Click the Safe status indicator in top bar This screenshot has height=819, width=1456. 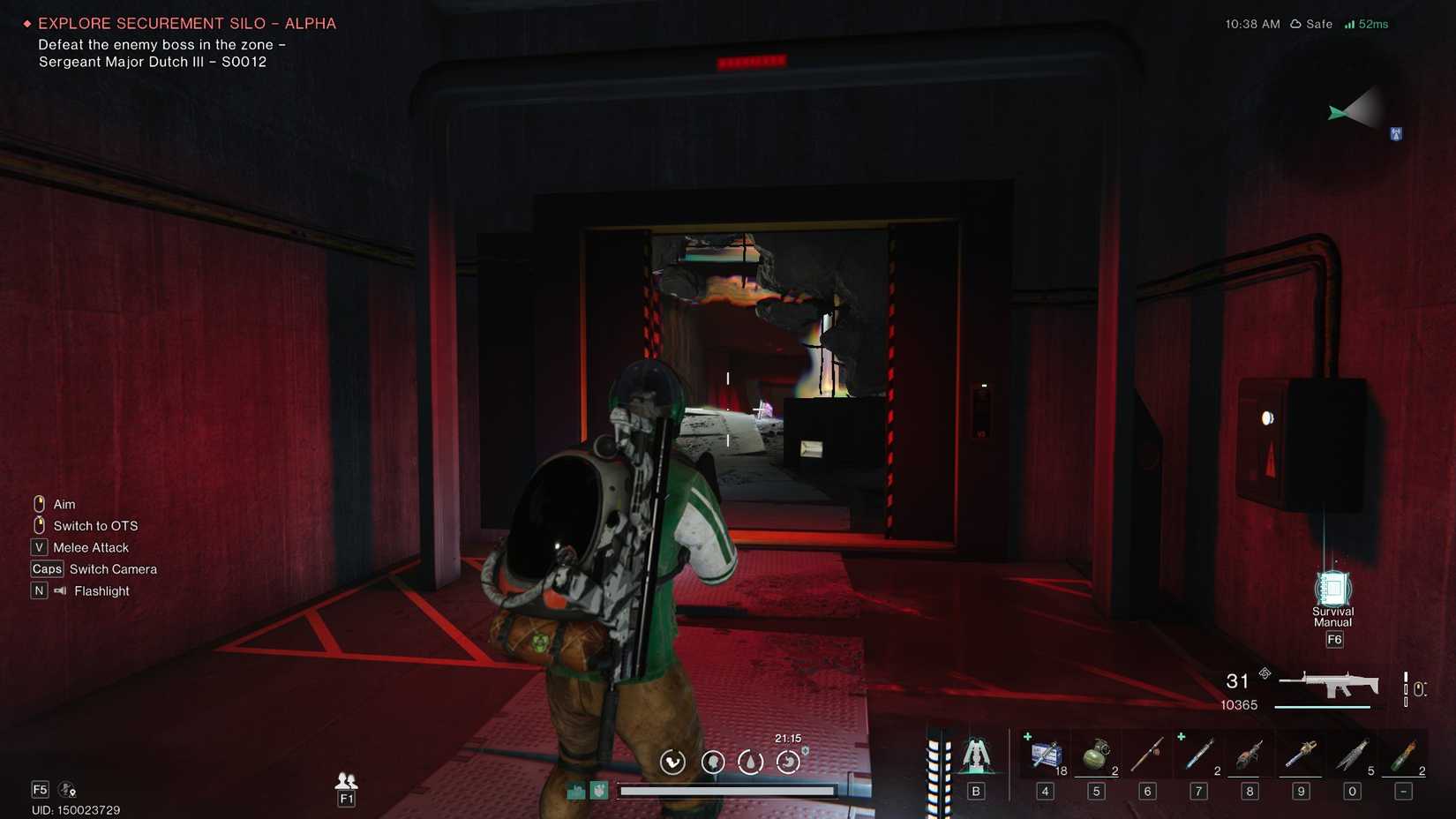pyautogui.click(x=1311, y=24)
